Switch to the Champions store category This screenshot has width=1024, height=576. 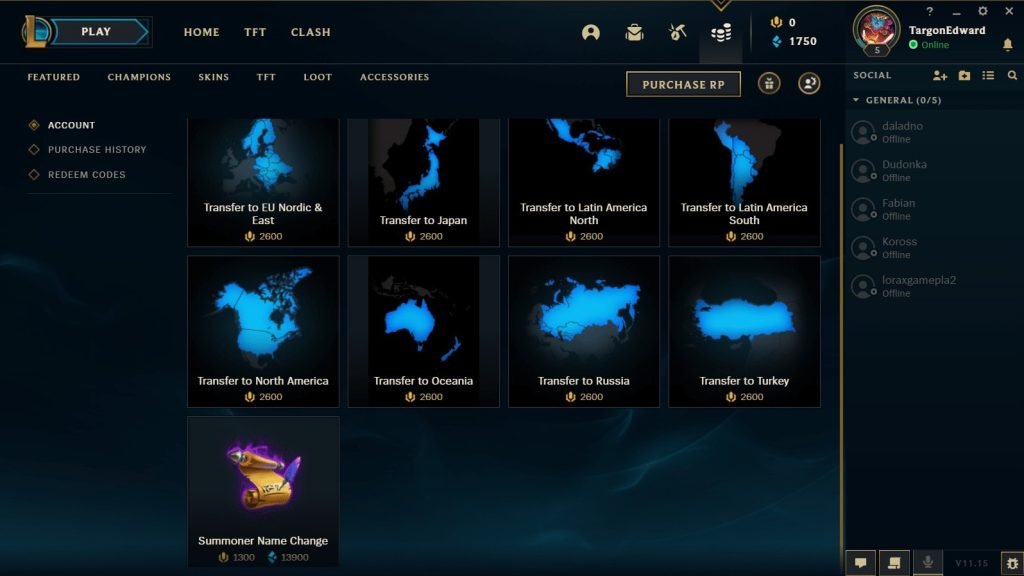139,77
